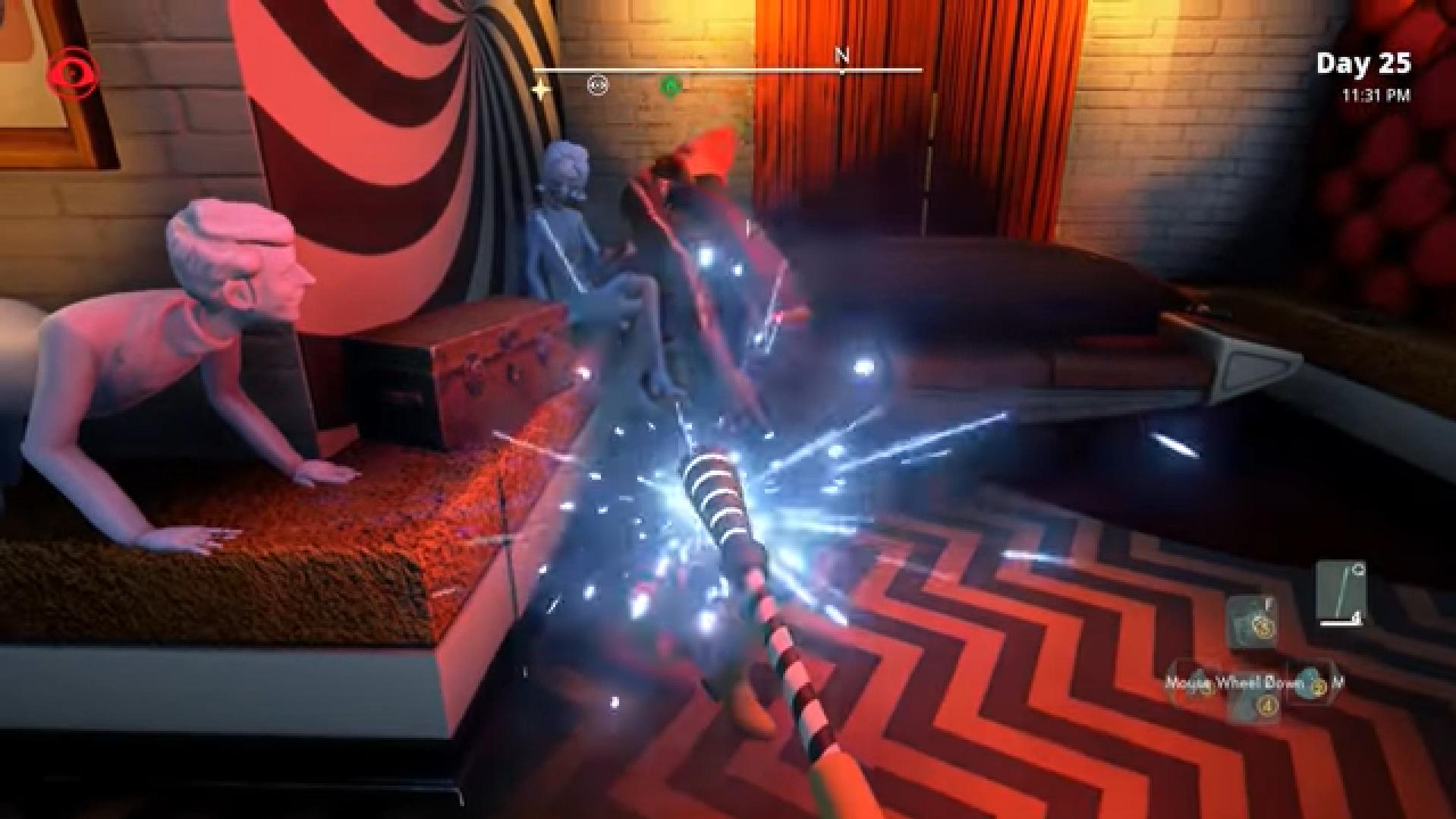Click the 11:31 PM time display
Image resolution: width=1456 pixels, height=819 pixels.
(1377, 96)
